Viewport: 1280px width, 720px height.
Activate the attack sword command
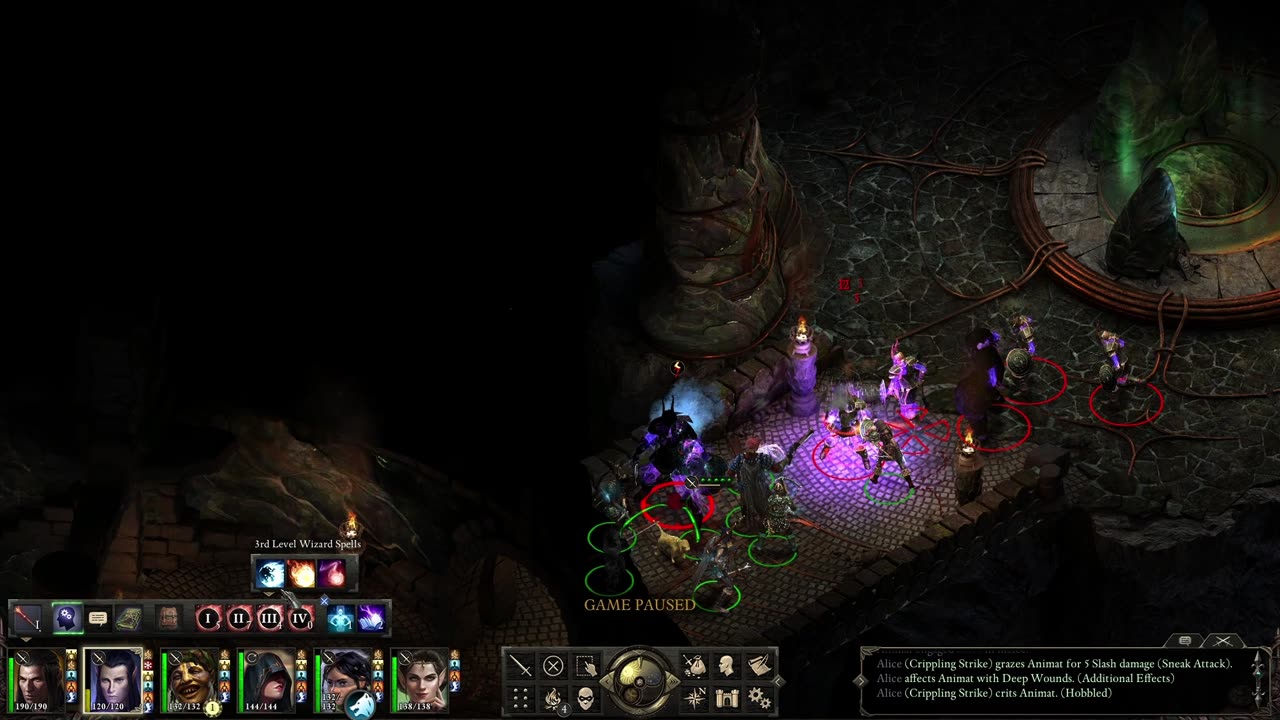[520, 665]
